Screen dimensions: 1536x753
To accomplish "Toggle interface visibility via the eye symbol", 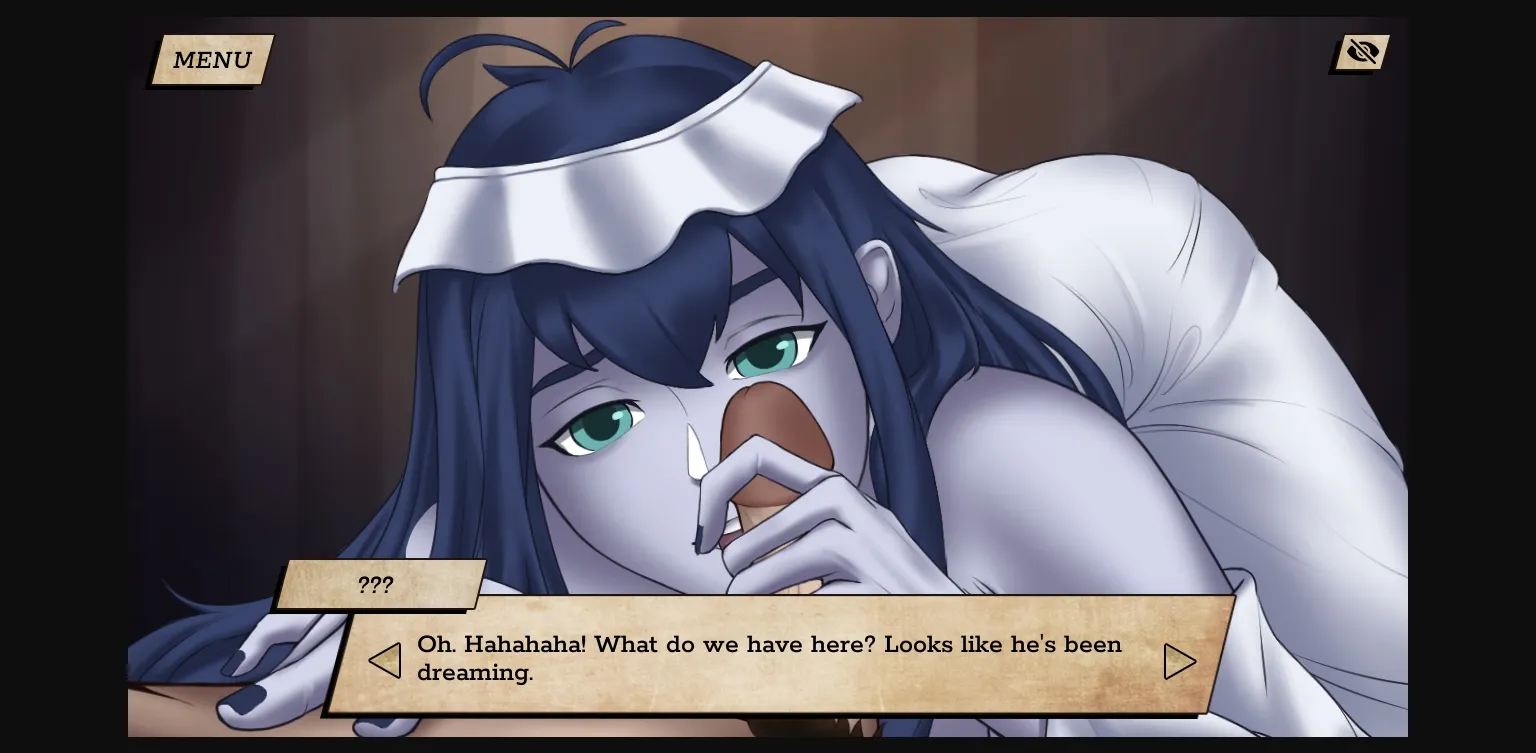I will pyautogui.click(x=1362, y=51).
